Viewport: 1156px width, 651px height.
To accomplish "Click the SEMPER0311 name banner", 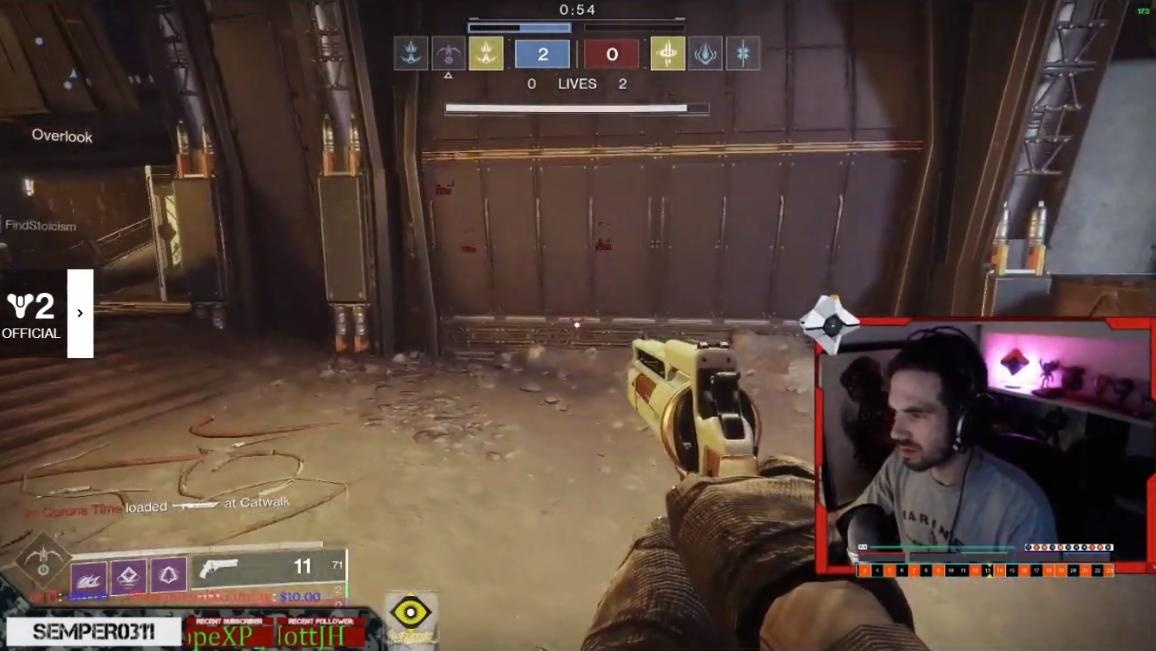I will tap(94, 632).
